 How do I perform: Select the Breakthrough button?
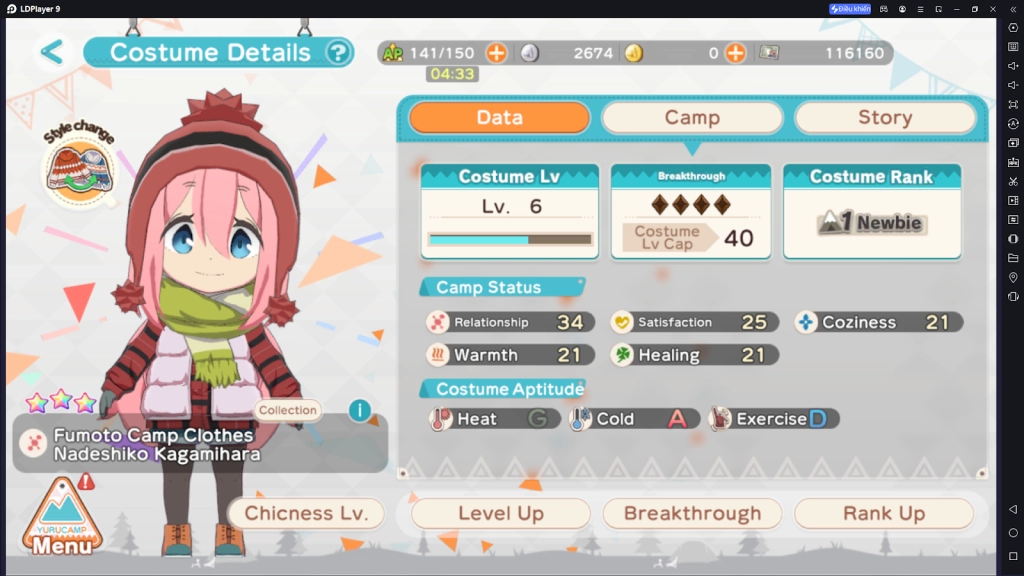point(692,513)
